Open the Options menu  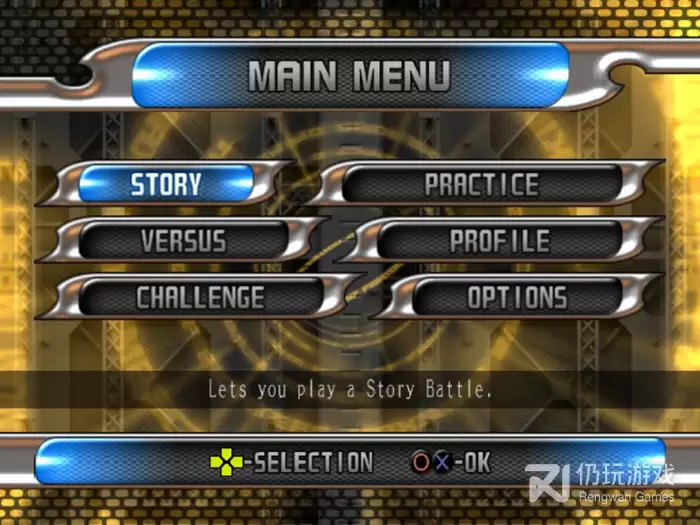[517, 298]
